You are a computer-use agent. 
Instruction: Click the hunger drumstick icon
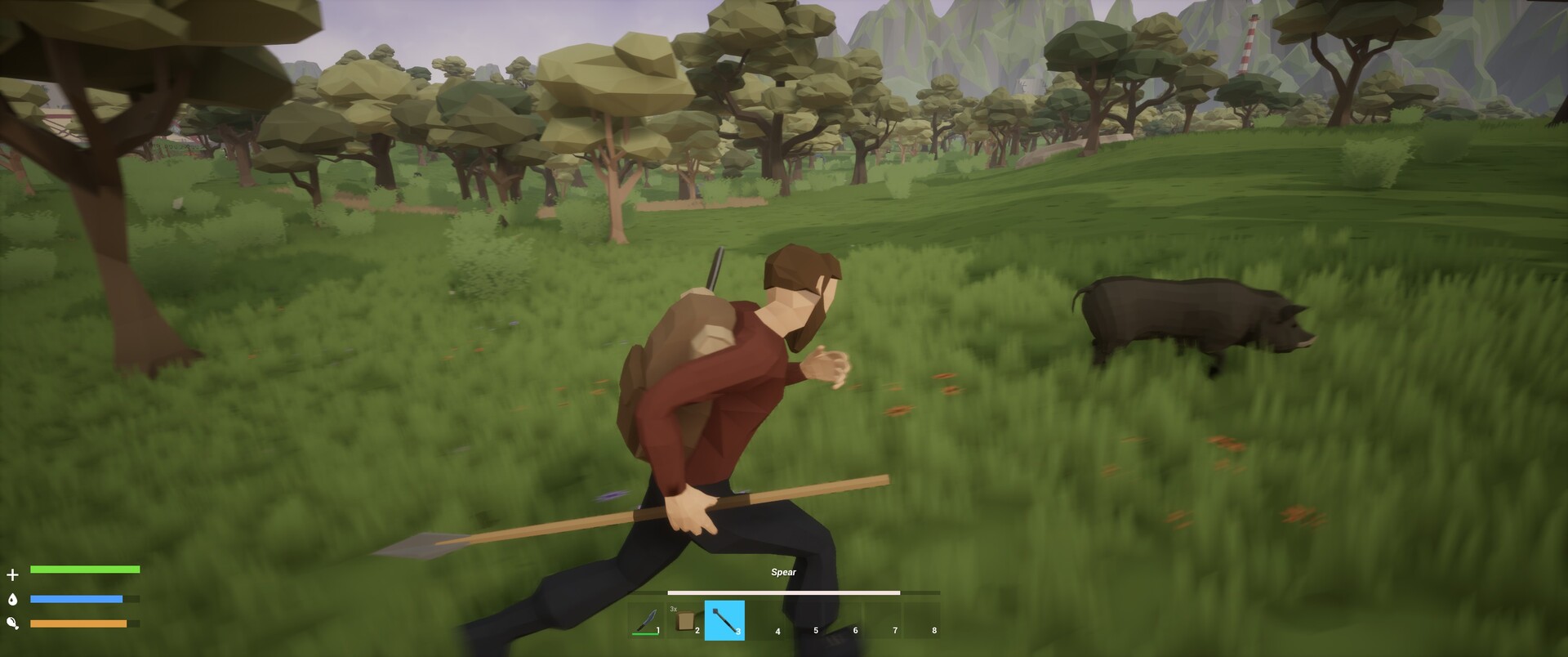(12, 623)
